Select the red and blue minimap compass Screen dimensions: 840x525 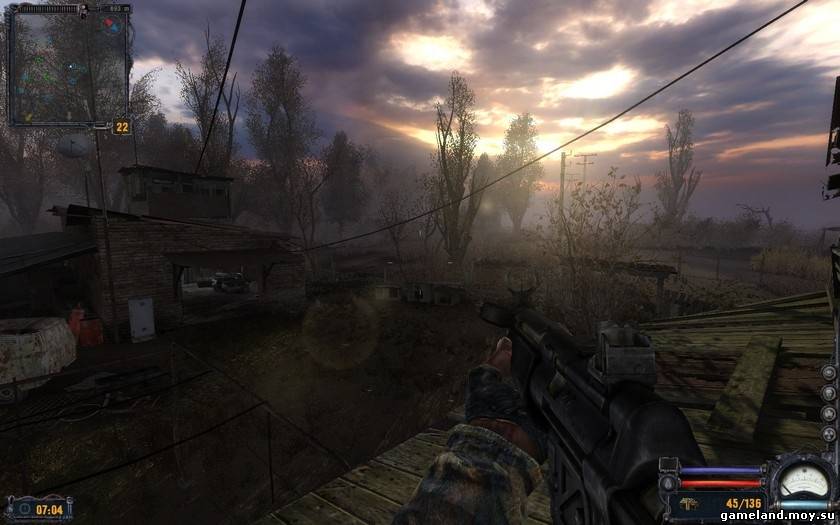click(x=113, y=23)
